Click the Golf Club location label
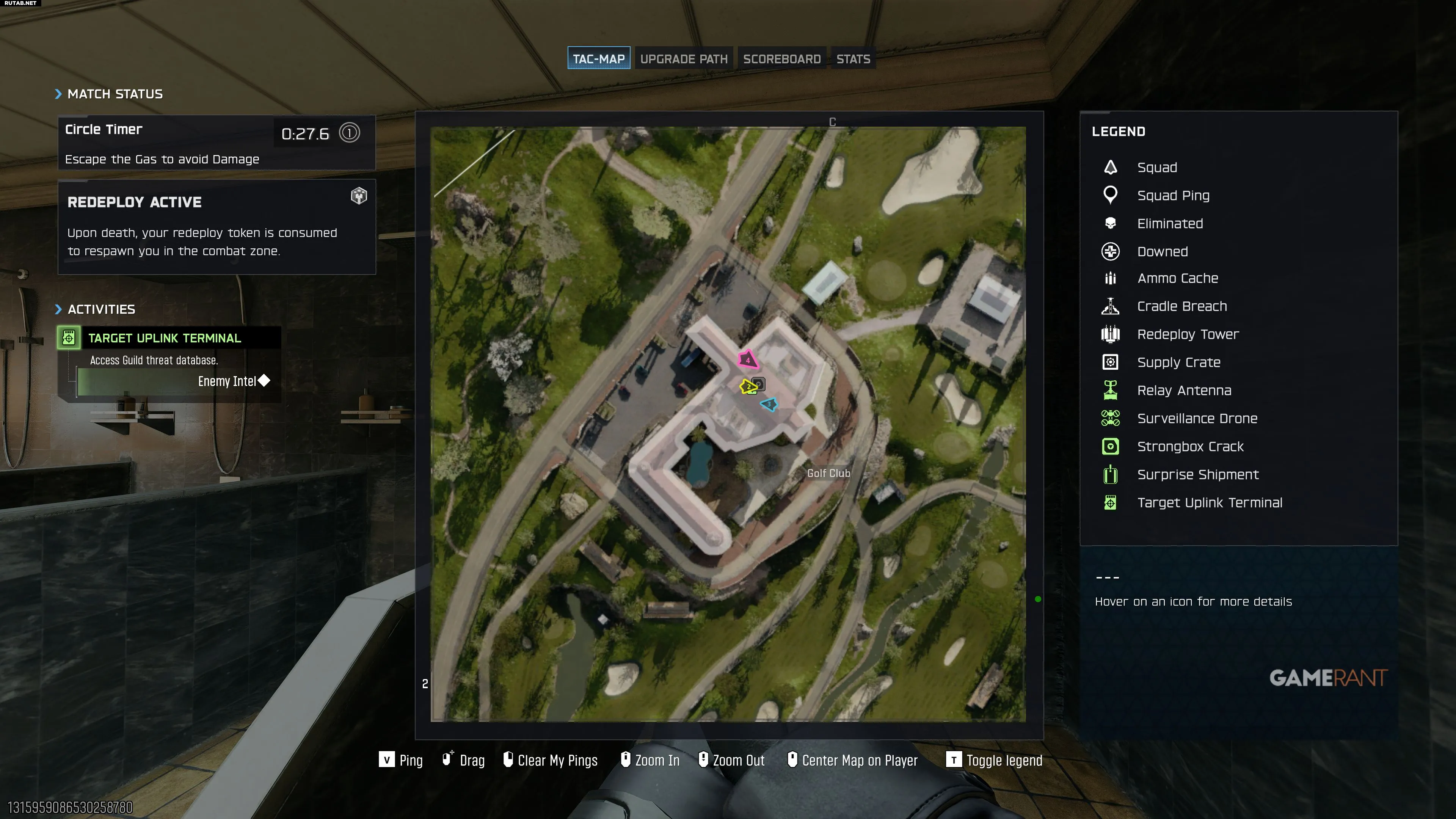 (x=828, y=473)
